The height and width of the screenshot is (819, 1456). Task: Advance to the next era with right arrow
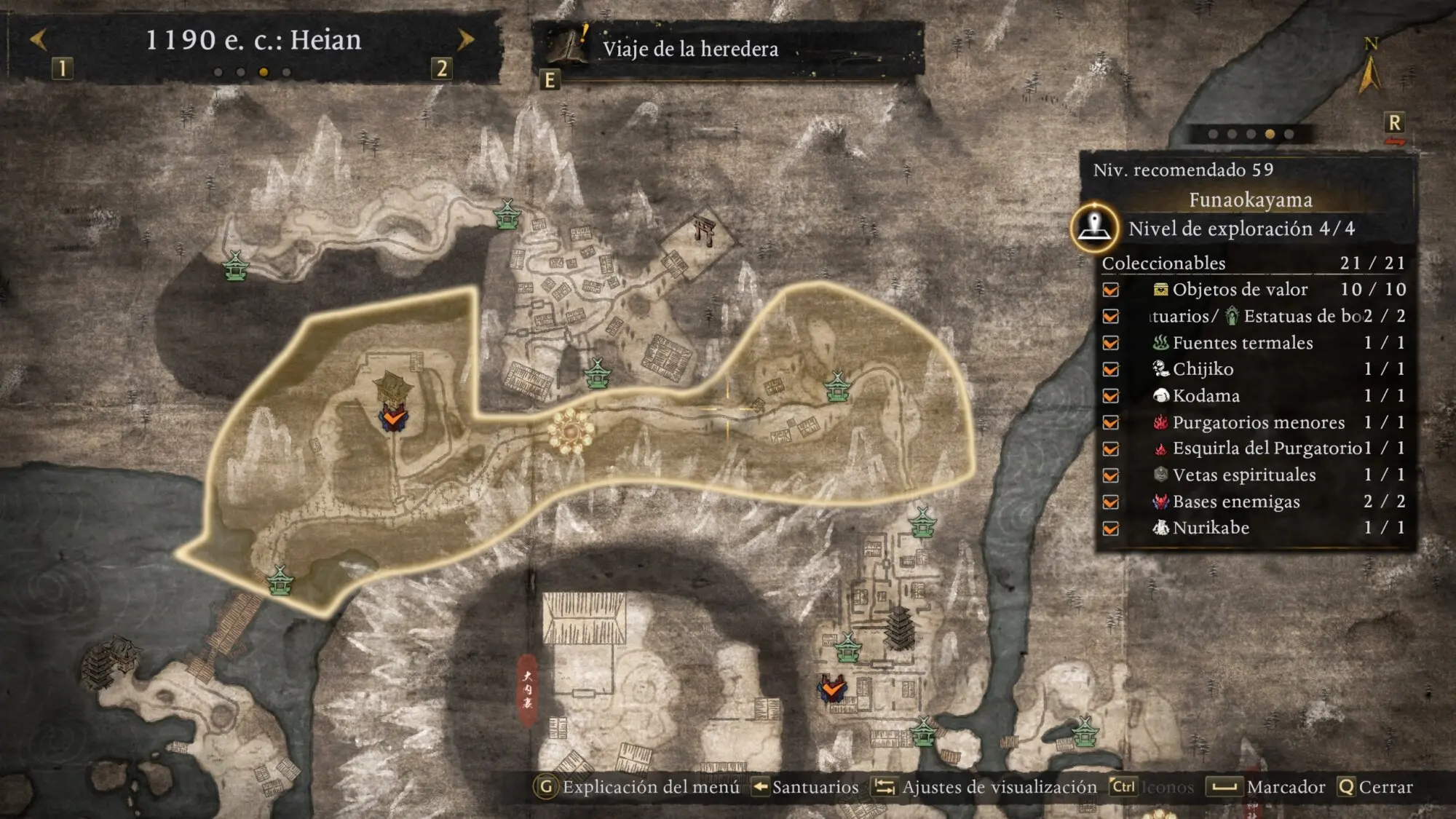coord(465,39)
